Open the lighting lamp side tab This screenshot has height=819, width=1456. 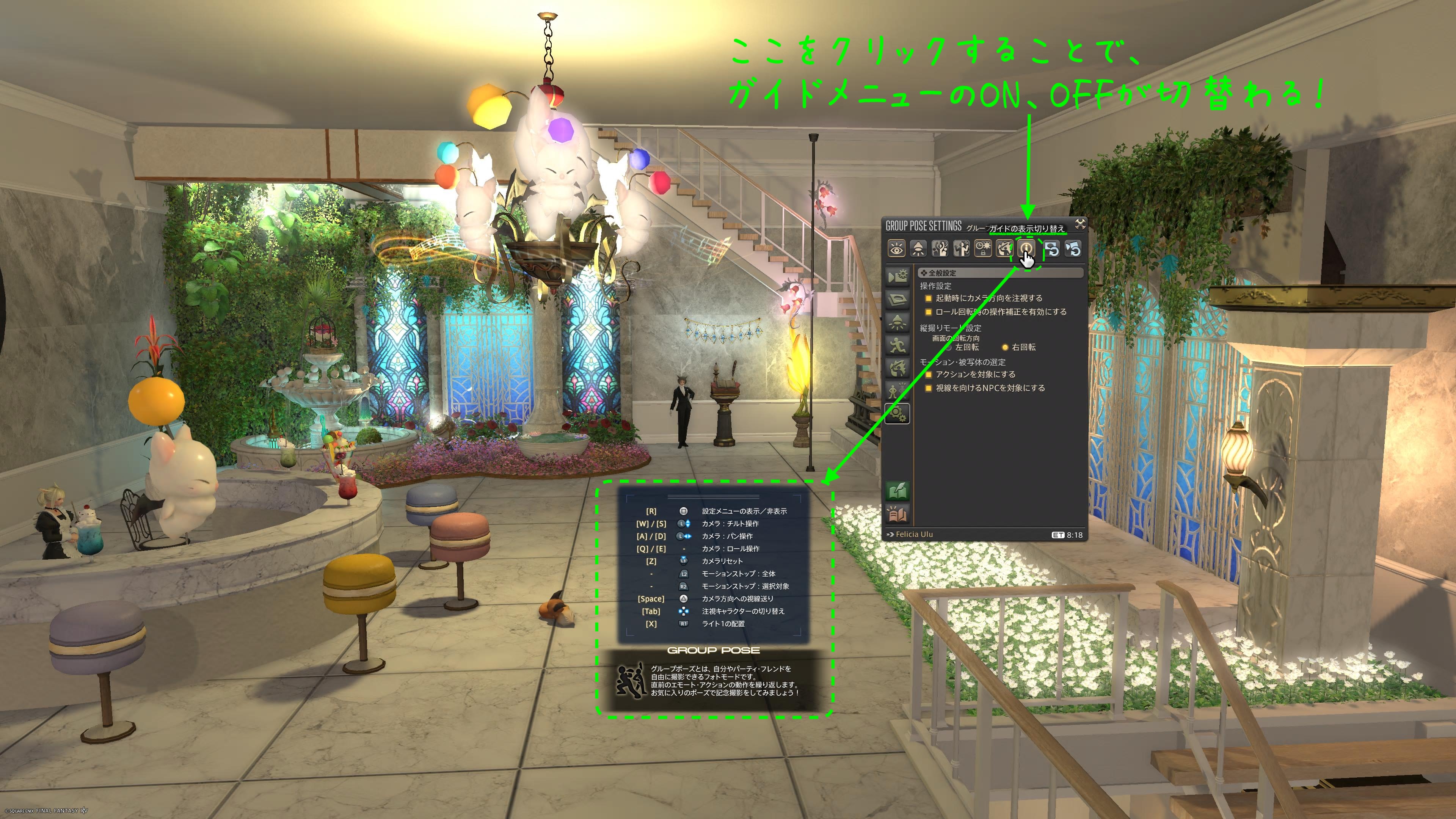click(897, 322)
